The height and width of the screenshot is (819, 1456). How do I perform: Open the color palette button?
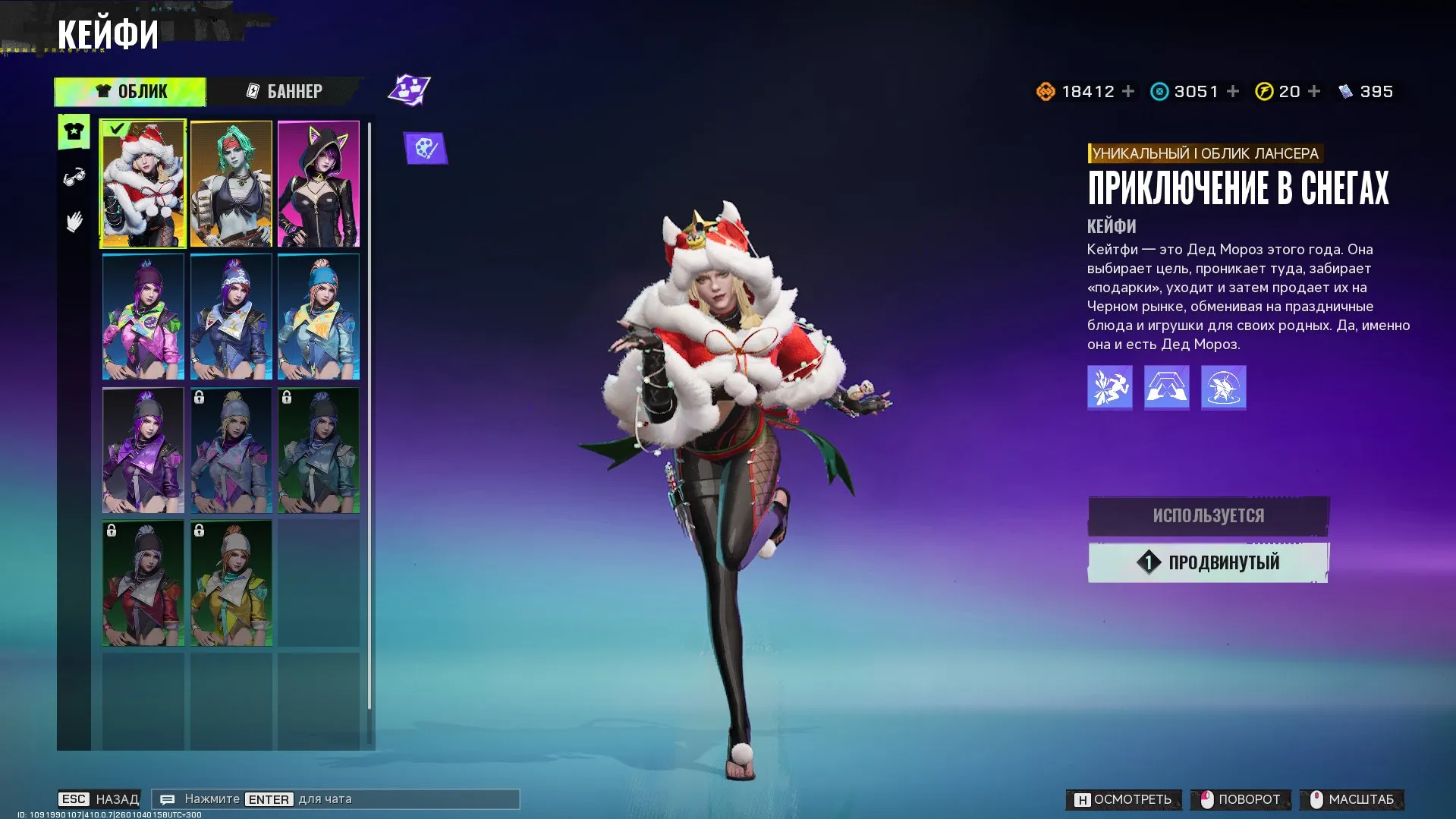[x=426, y=148]
